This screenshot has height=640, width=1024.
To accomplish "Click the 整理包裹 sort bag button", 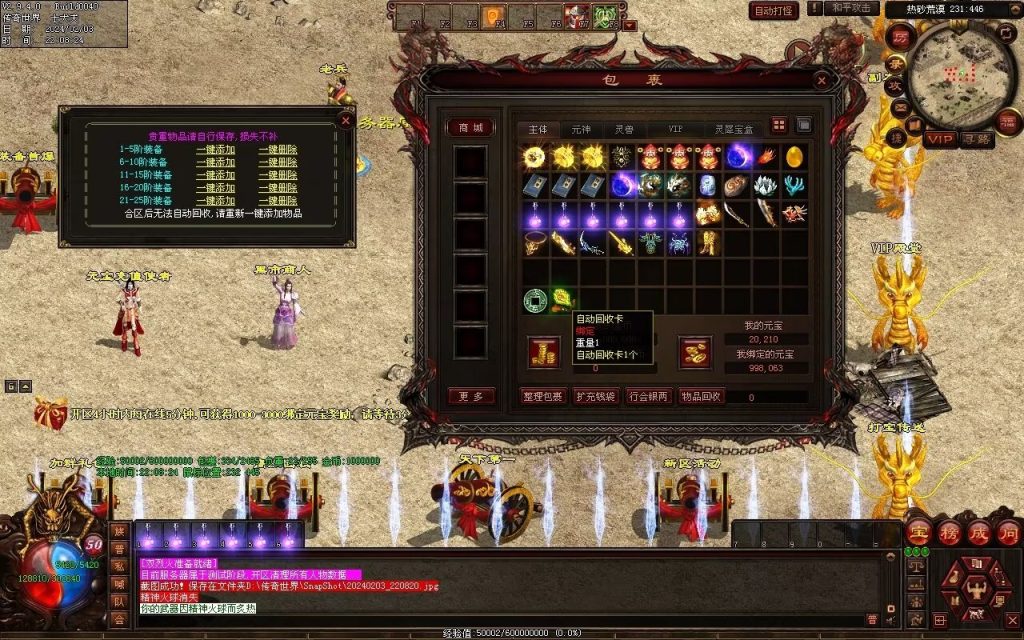I will click(544, 396).
